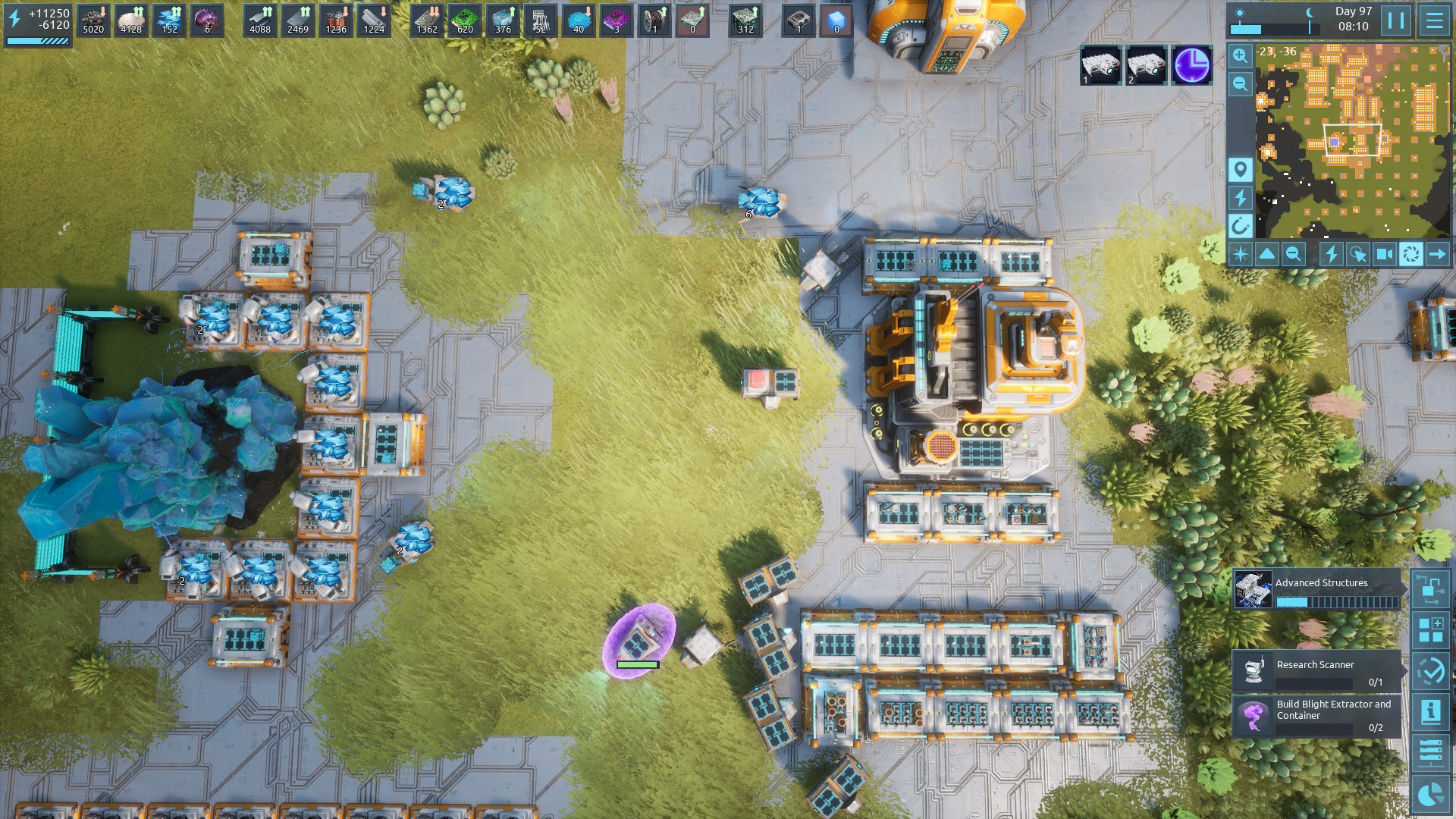The height and width of the screenshot is (819, 1456).
Task: Open the Advanced Structures research entry
Action: (x=1318, y=590)
